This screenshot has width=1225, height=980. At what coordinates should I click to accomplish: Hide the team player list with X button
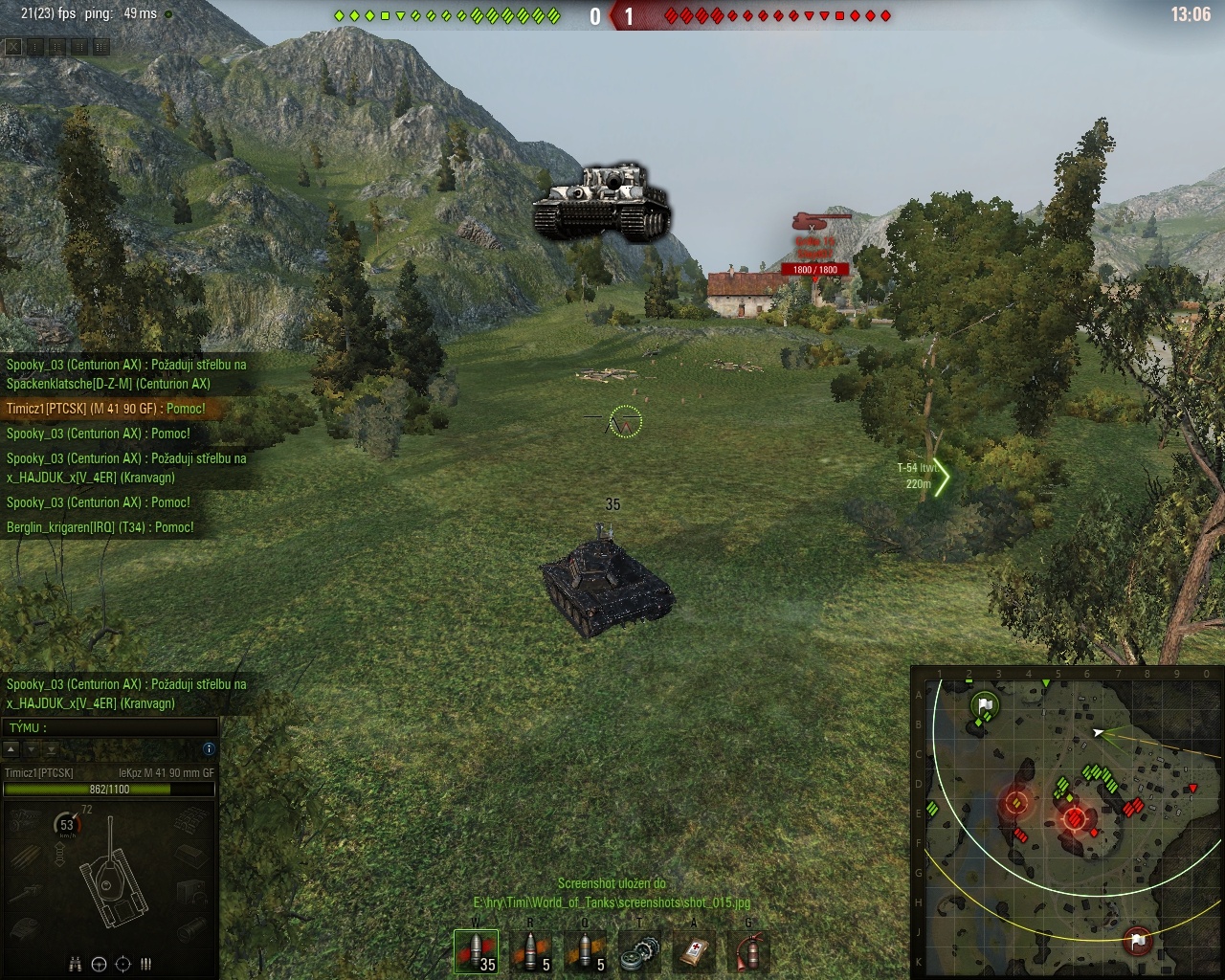point(13,46)
